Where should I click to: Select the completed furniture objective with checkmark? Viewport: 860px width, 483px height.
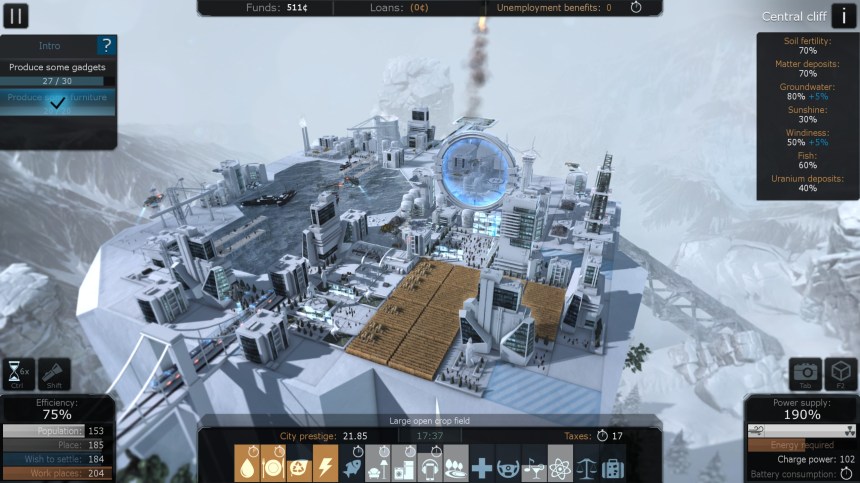[57, 102]
